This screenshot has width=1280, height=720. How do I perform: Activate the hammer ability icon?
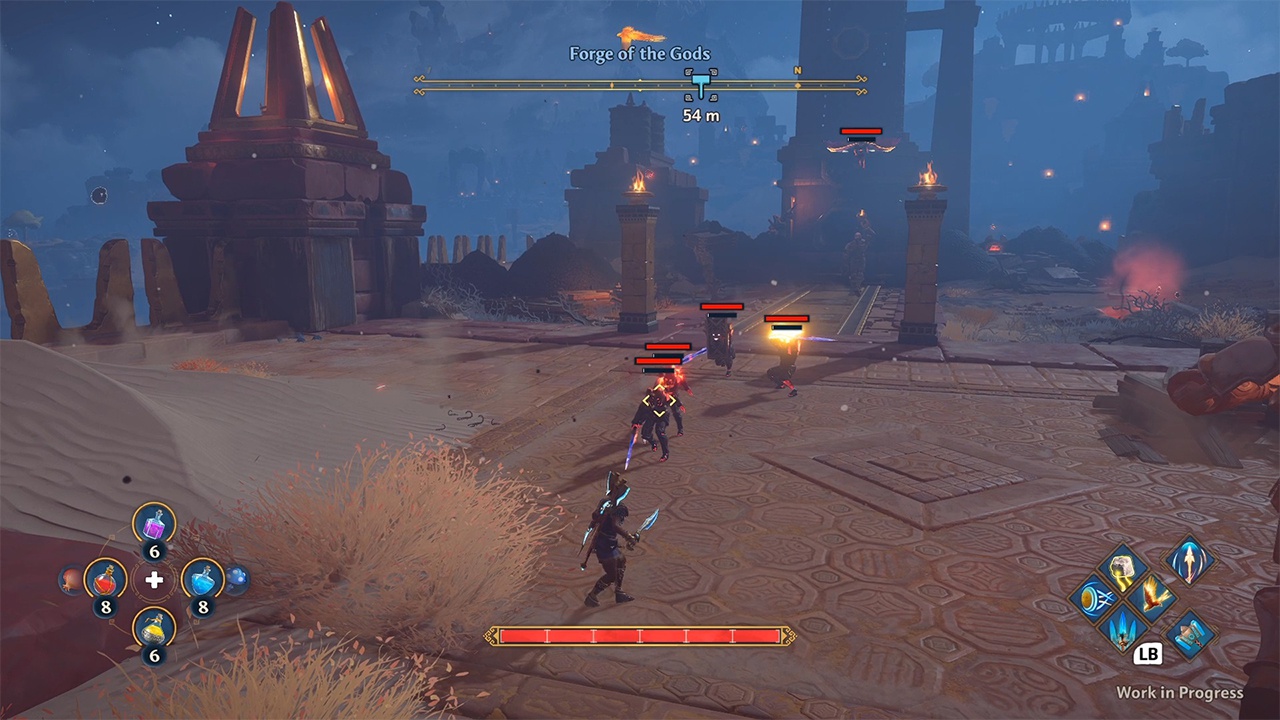[1190, 634]
